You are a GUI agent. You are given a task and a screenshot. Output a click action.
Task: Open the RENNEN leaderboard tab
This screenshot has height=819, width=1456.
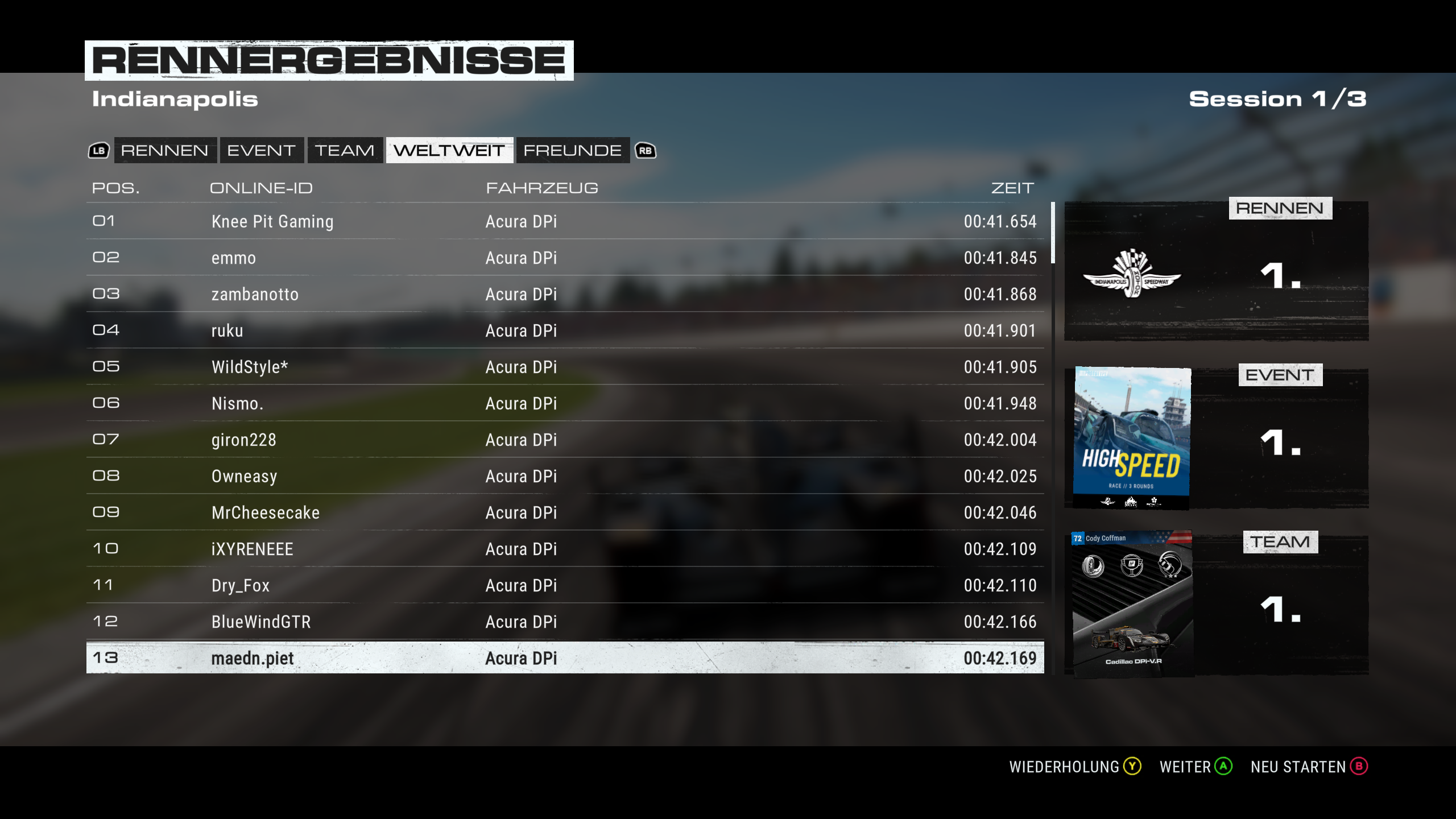pos(165,151)
